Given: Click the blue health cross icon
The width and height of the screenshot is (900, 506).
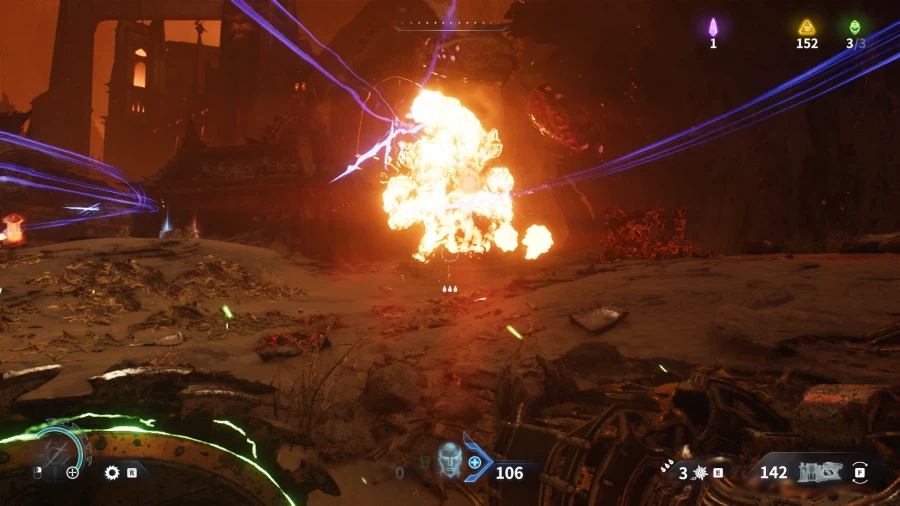Looking at the screenshot, I should 474,463.
